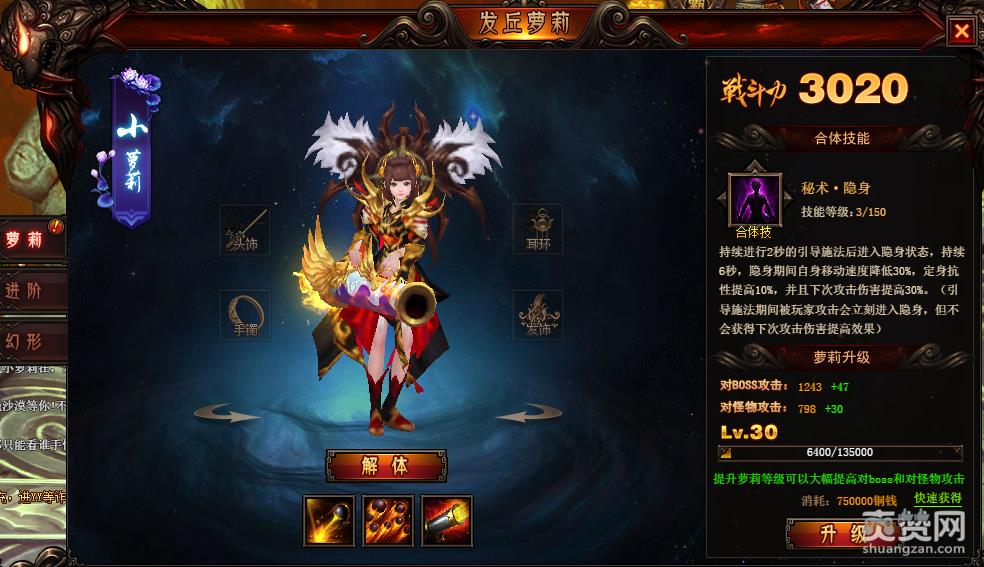Select the 耳环 equipment slot

point(537,229)
